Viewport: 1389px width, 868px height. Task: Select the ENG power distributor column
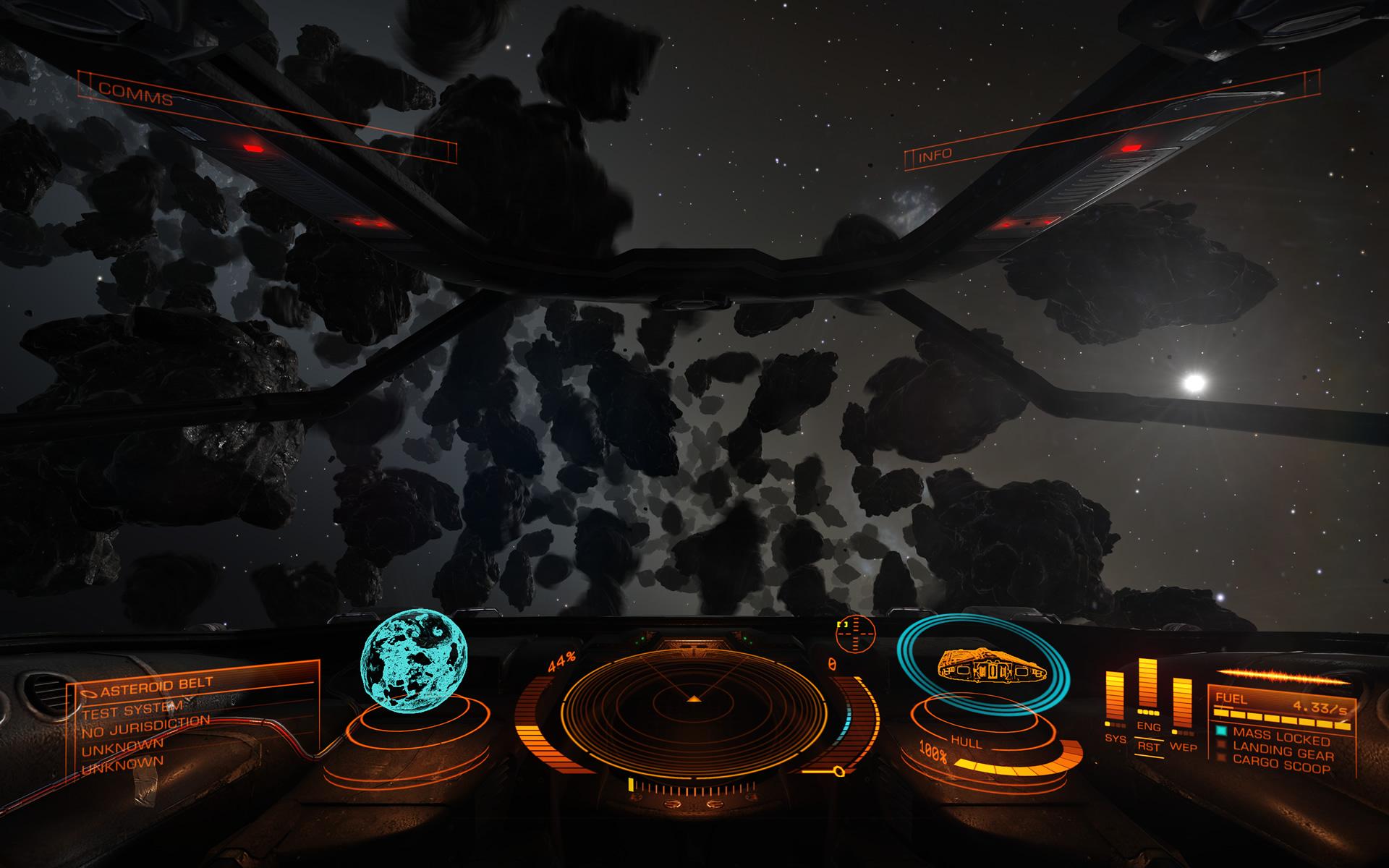(x=1148, y=693)
